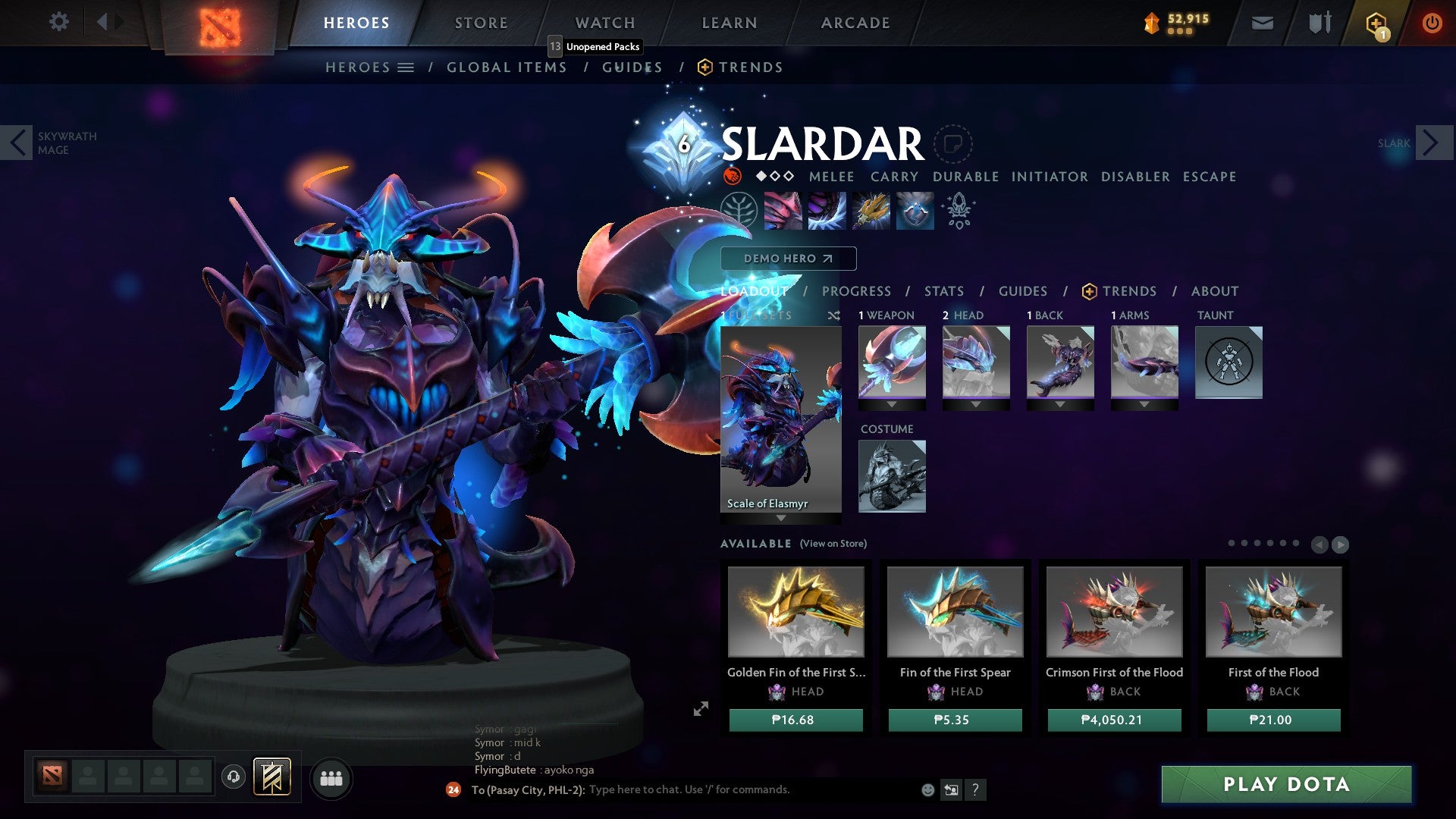Click the voice chat headset icon

point(232,777)
